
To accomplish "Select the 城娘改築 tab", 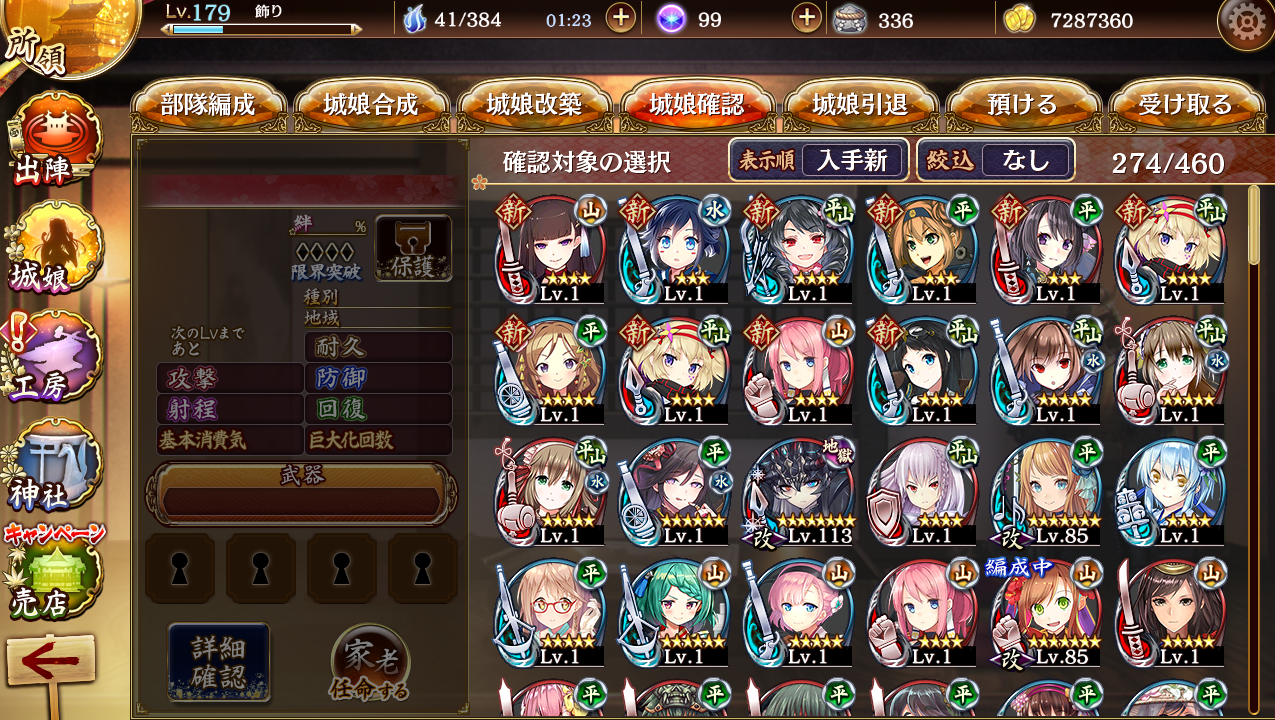I will point(534,105).
